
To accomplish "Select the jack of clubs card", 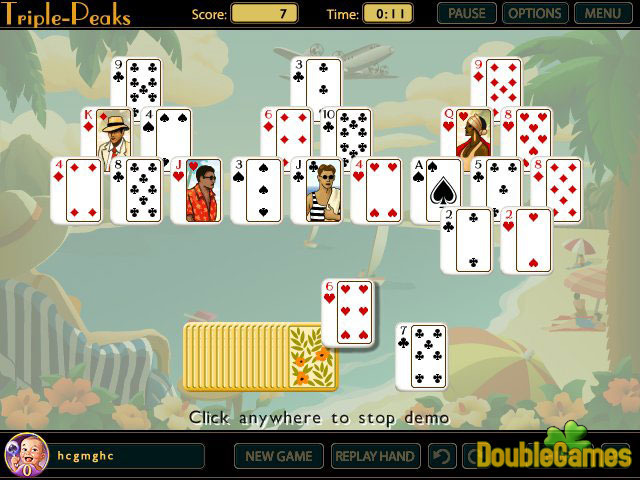I will tap(317, 190).
